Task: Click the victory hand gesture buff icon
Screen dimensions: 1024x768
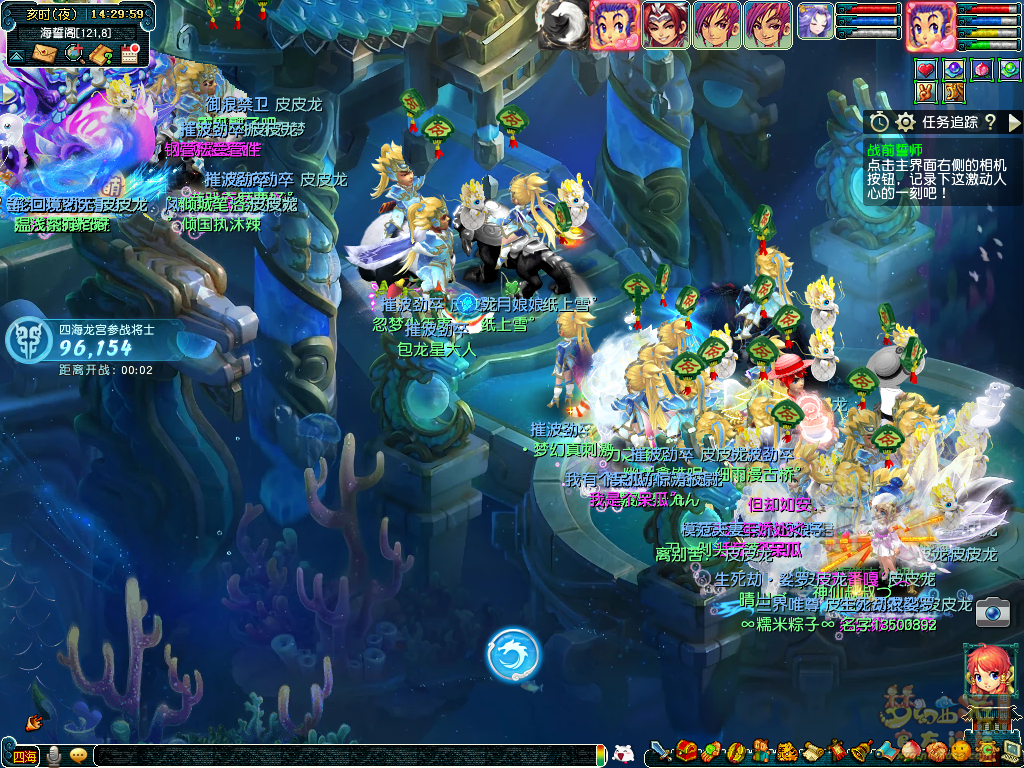Action: (x=926, y=92)
